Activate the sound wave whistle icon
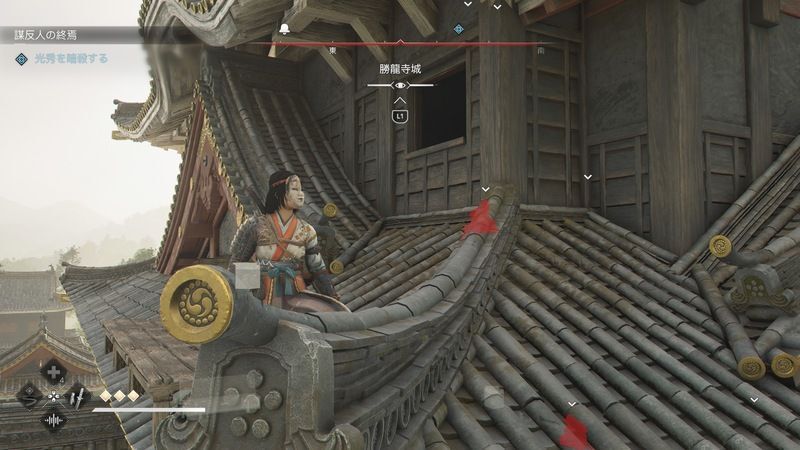This screenshot has width=800, height=450. 53,419
